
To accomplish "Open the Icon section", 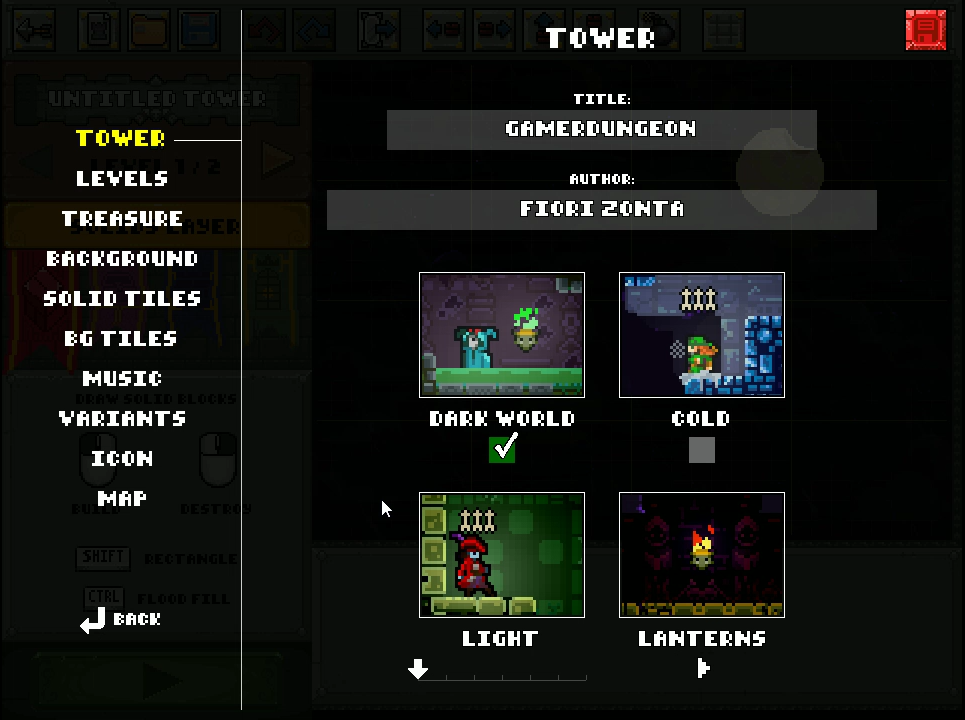I will point(122,459).
